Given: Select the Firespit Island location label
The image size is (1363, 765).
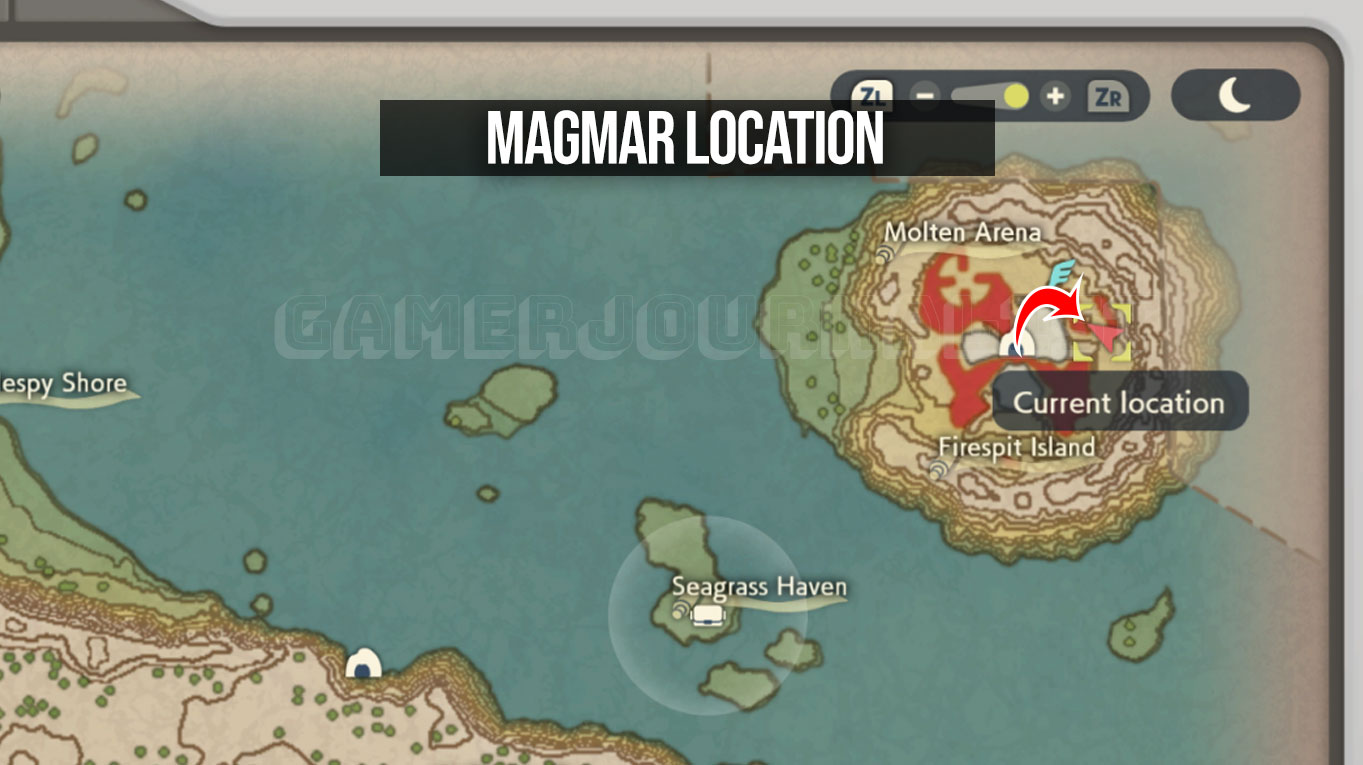Looking at the screenshot, I should (x=1016, y=448).
